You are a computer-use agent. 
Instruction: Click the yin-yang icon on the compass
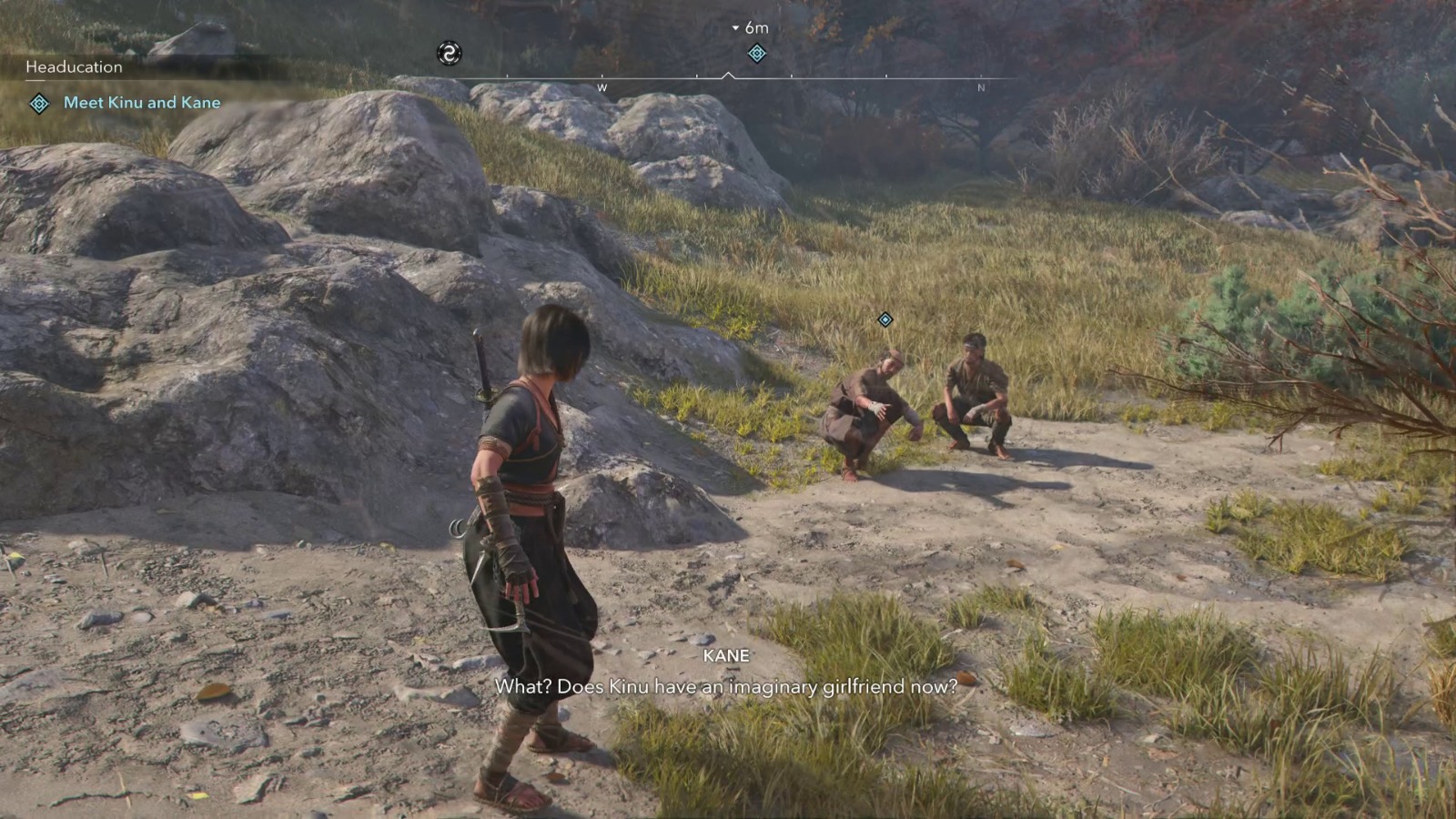[449, 54]
